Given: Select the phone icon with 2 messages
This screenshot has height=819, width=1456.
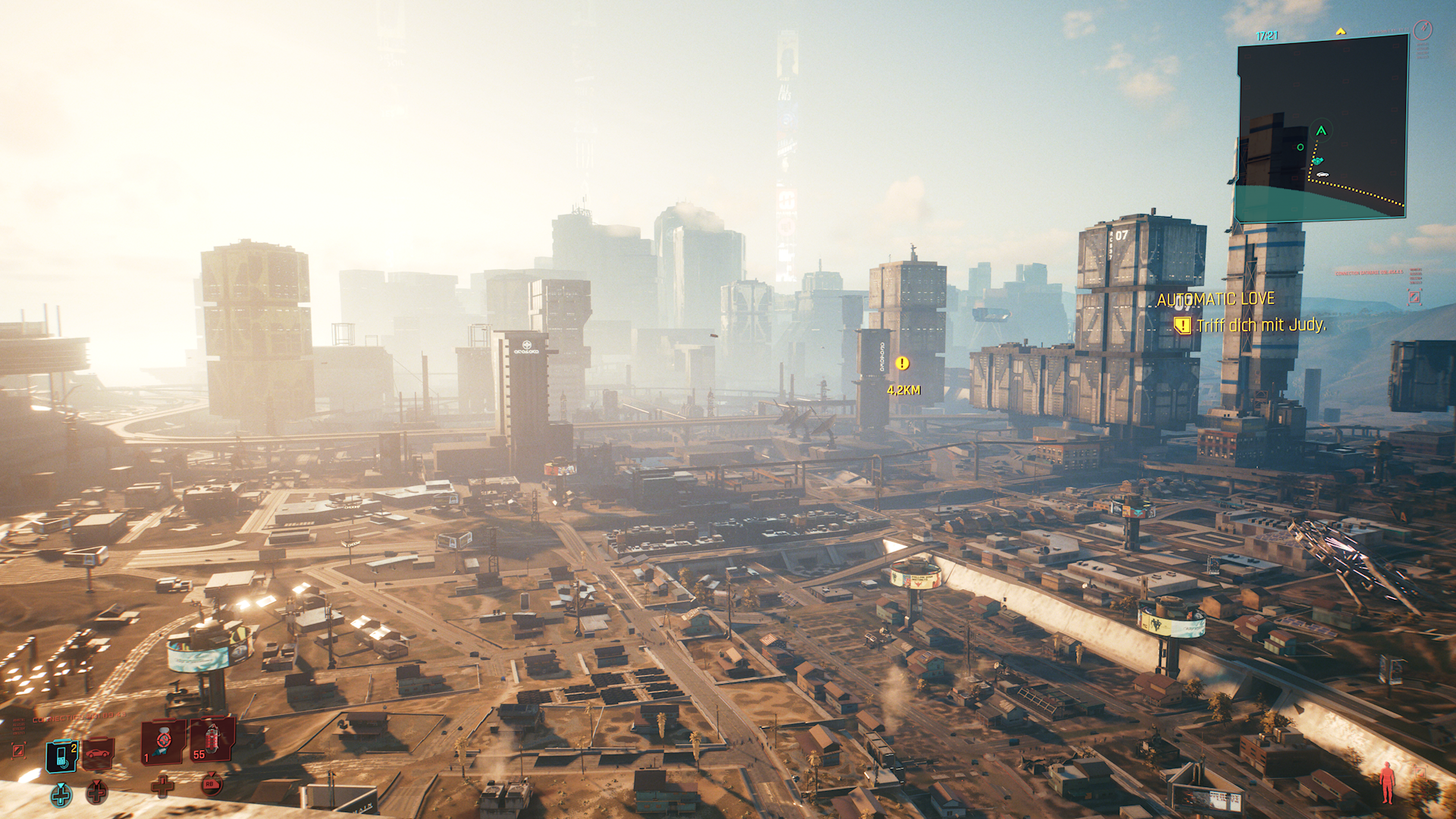Looking at the screenshot, I should [62, 755].
